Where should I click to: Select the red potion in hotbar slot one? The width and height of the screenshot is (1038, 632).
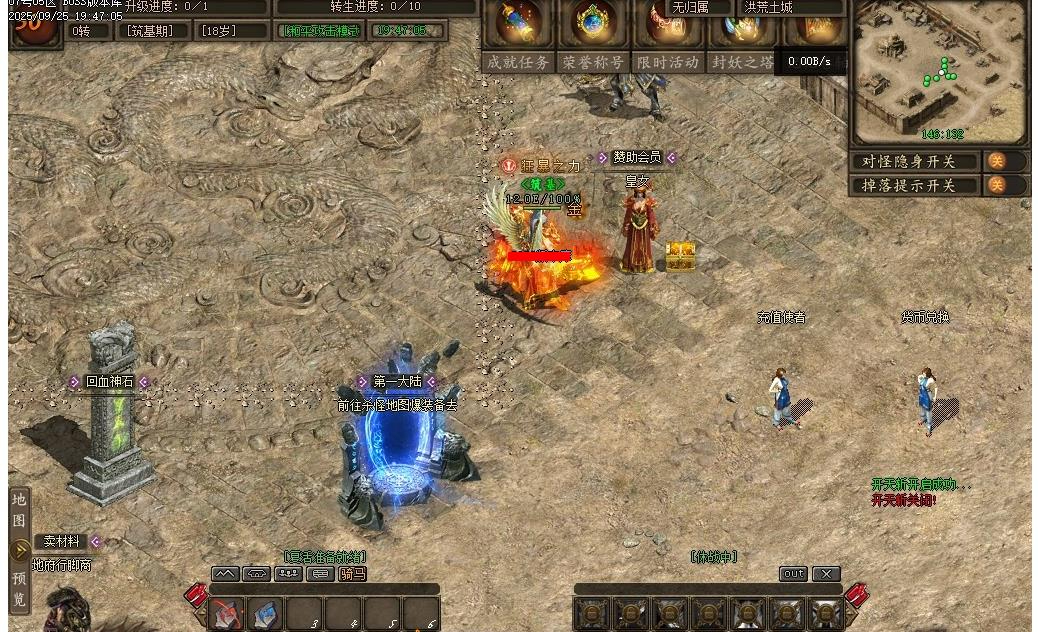pos(227,613)
